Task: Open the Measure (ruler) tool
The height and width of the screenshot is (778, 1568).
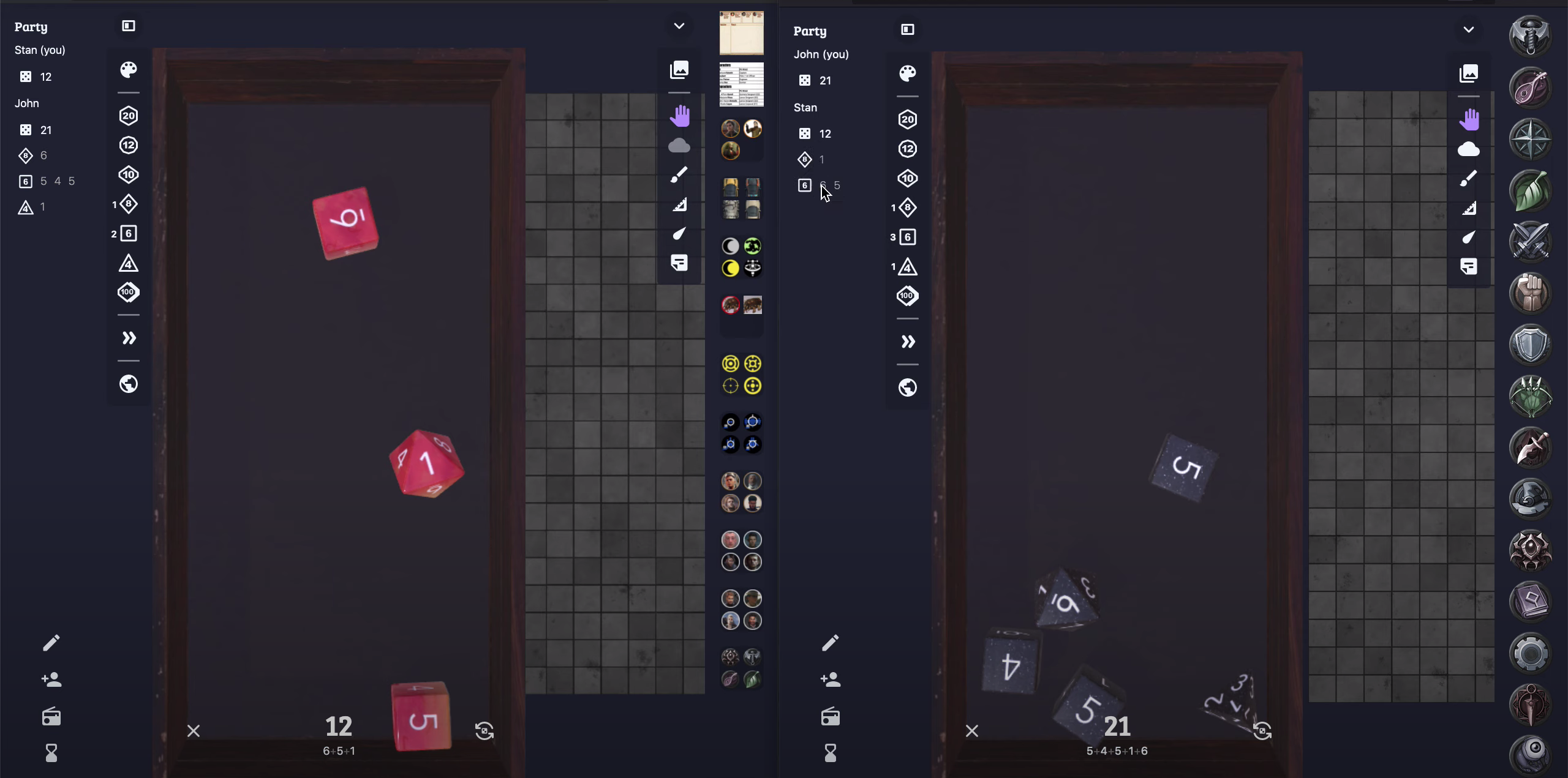Action: [679, 206]
